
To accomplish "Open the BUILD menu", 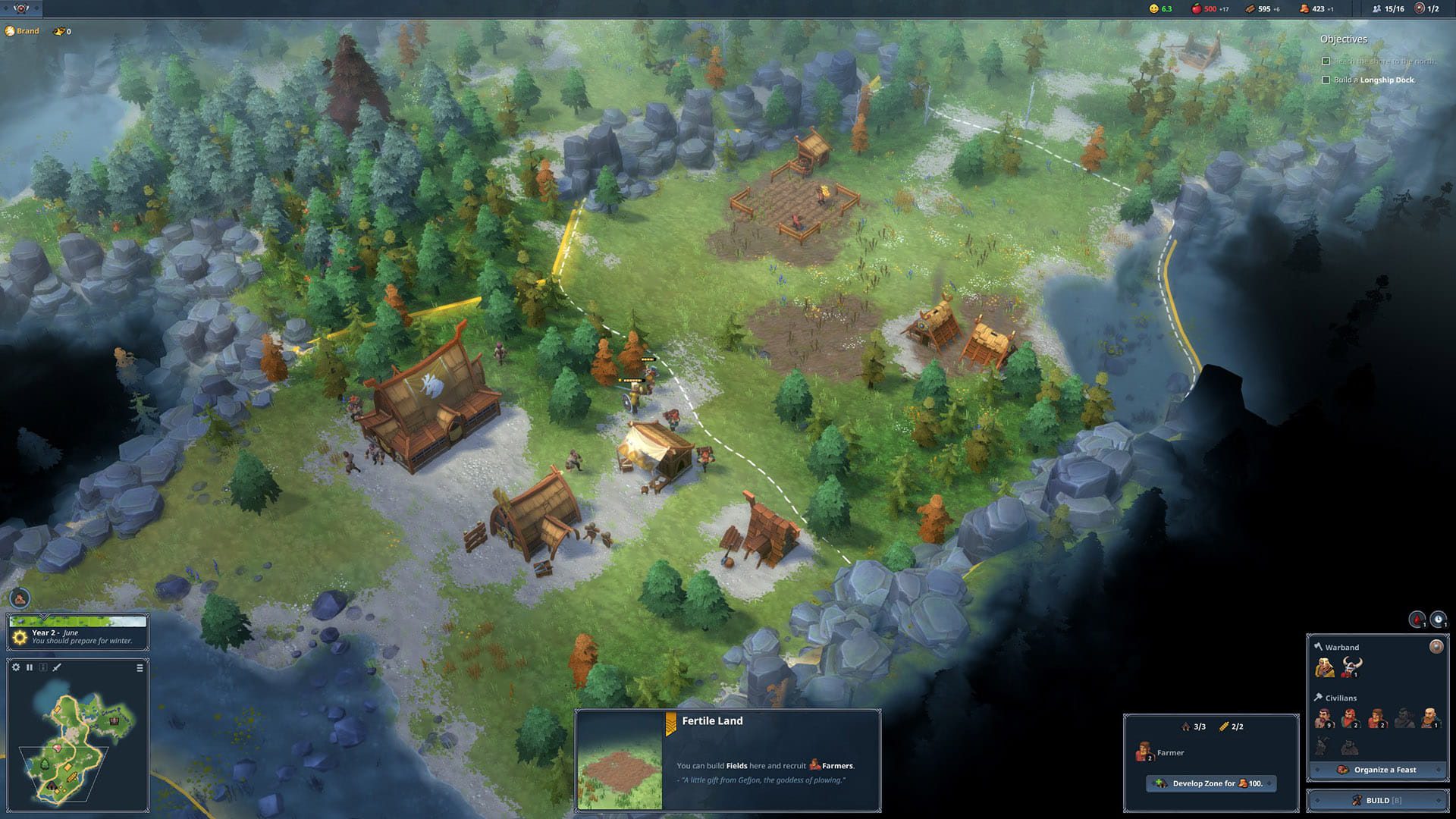I will [1377, 800].
